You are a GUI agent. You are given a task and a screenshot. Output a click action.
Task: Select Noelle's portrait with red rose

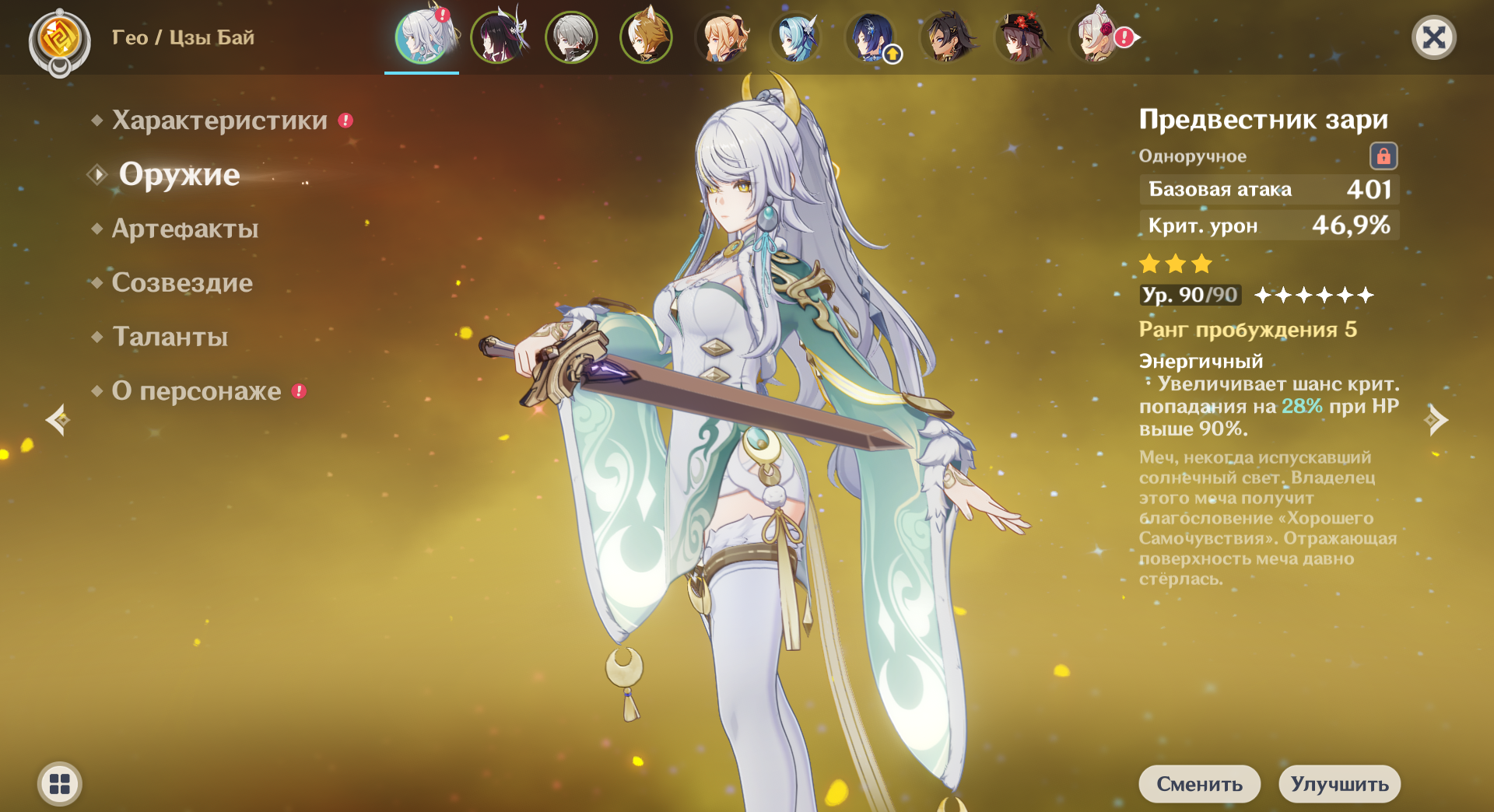(1096, 37)
